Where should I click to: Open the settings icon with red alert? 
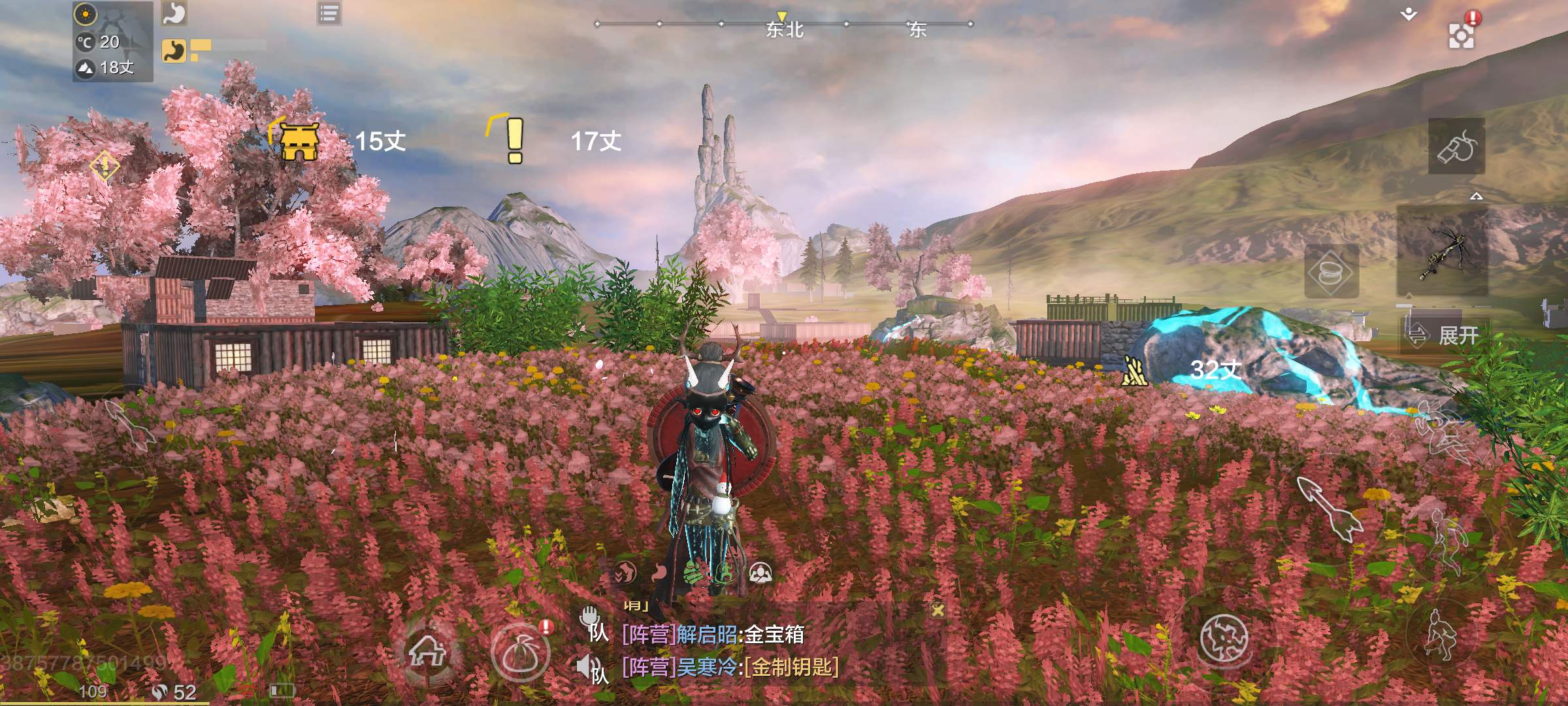(1461, 35)
